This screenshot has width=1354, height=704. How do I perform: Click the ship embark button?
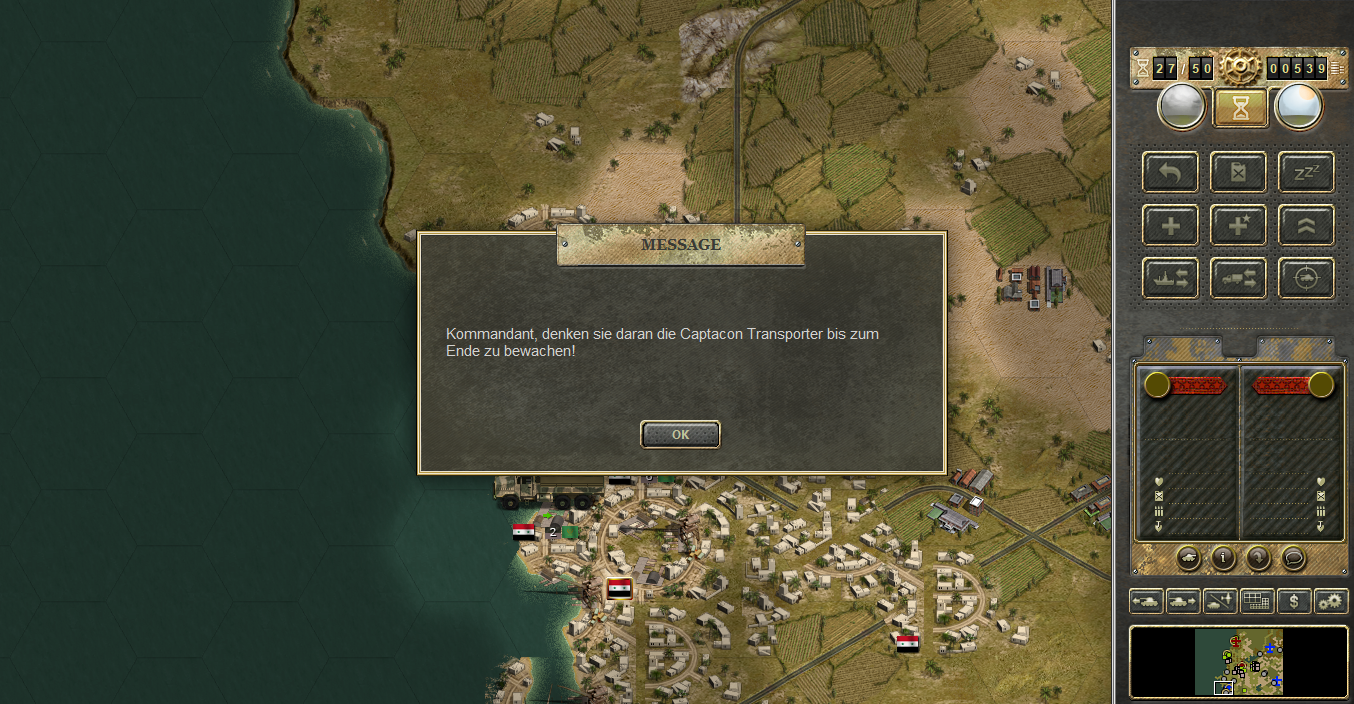coord(1170,278)
